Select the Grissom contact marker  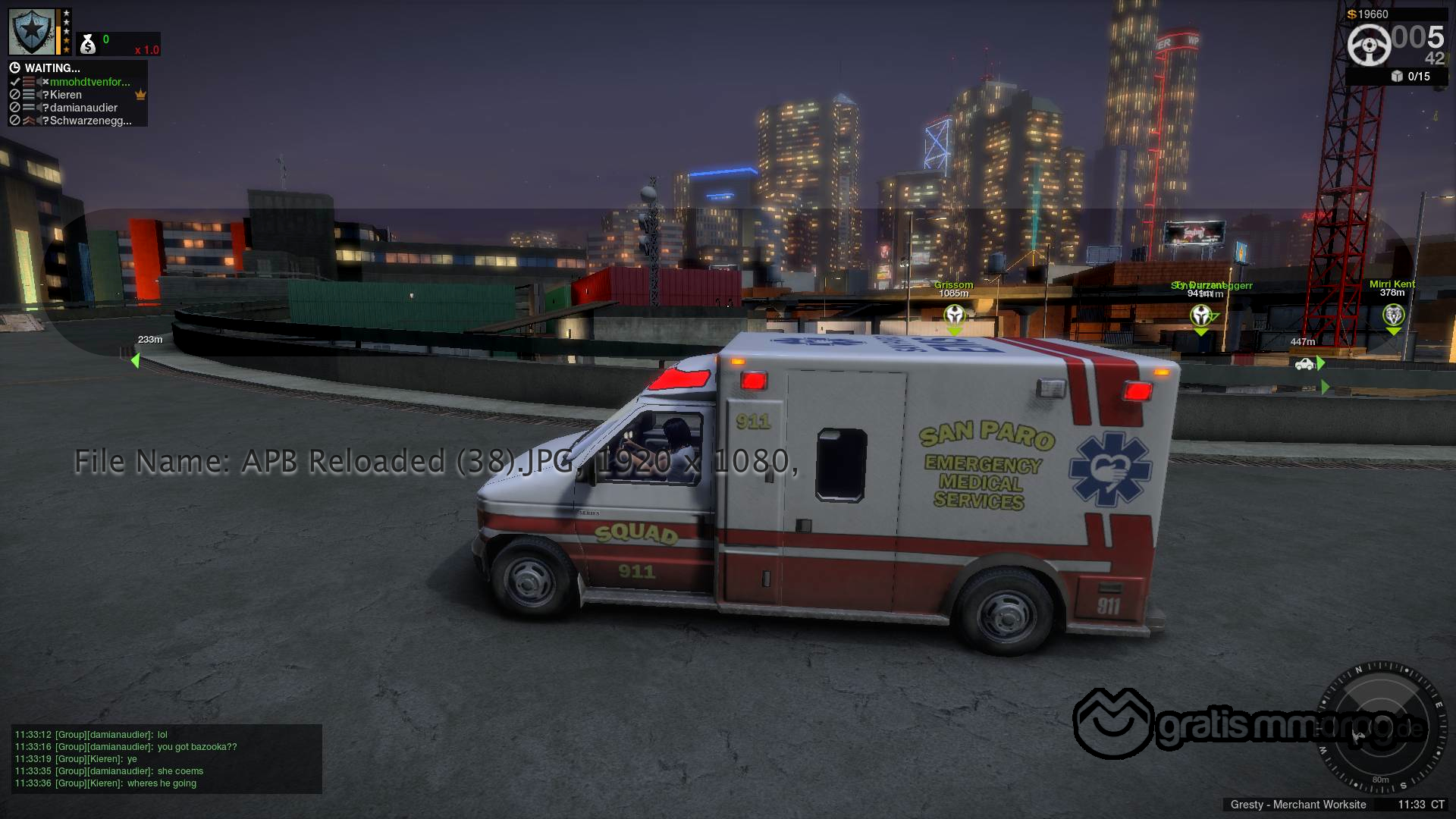point(955,315)
